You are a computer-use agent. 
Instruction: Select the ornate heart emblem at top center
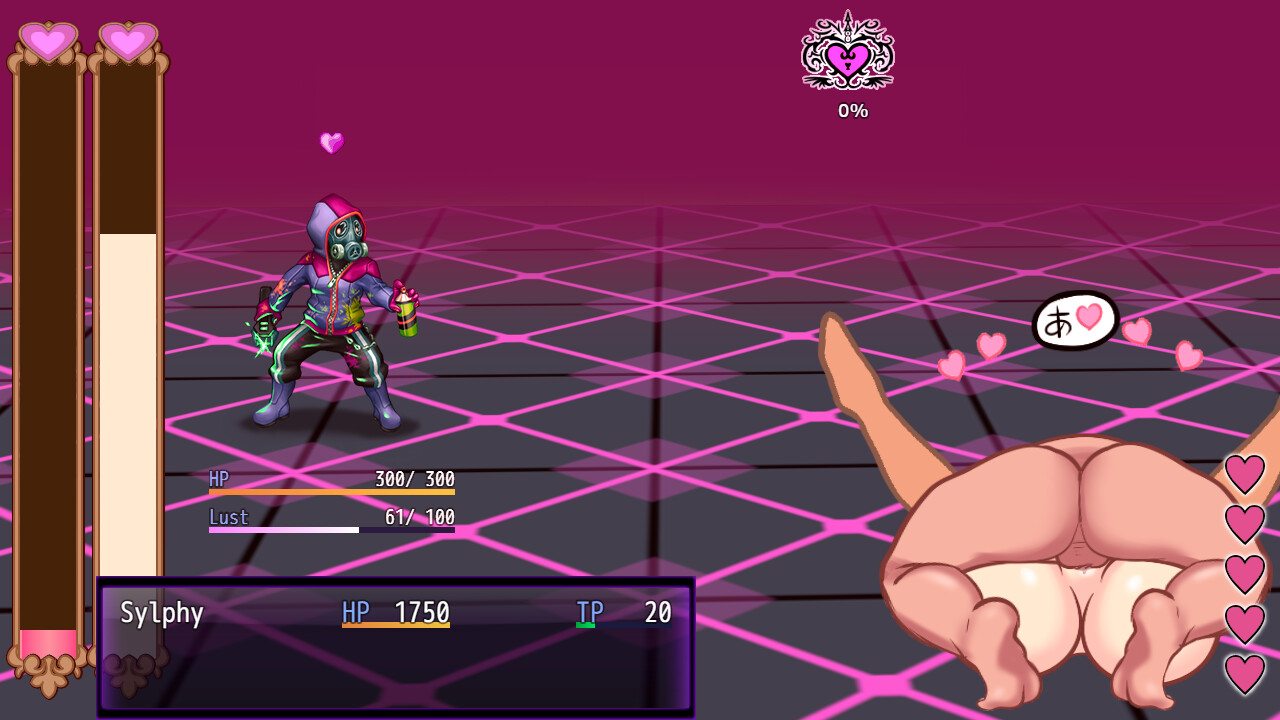tap(847, 57)
